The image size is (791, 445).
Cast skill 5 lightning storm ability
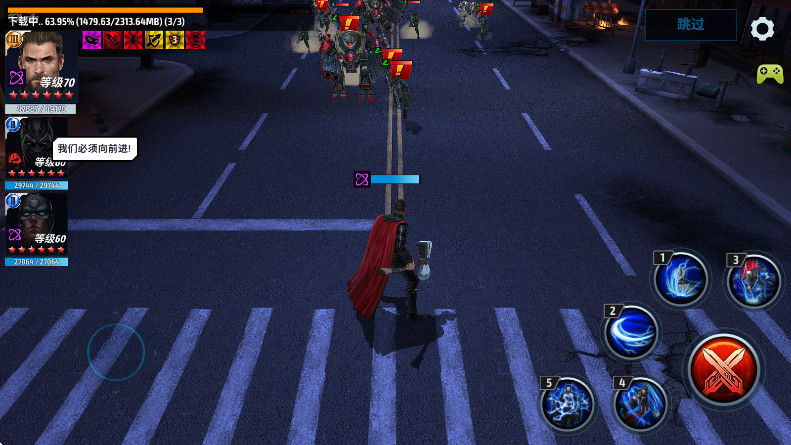[x=568, y=404]
